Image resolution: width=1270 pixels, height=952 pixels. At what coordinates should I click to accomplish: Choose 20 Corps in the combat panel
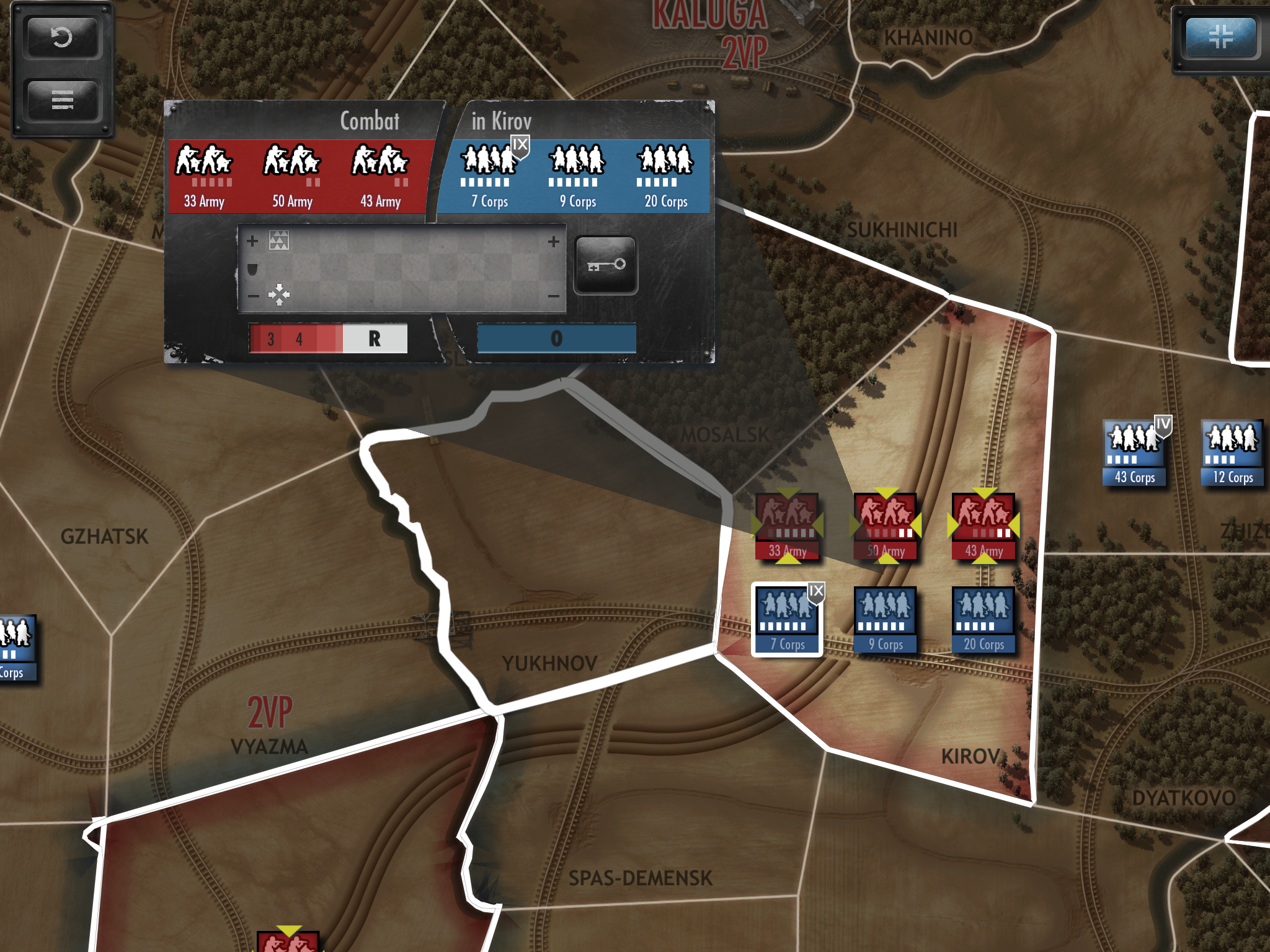[x=666, y=176]
